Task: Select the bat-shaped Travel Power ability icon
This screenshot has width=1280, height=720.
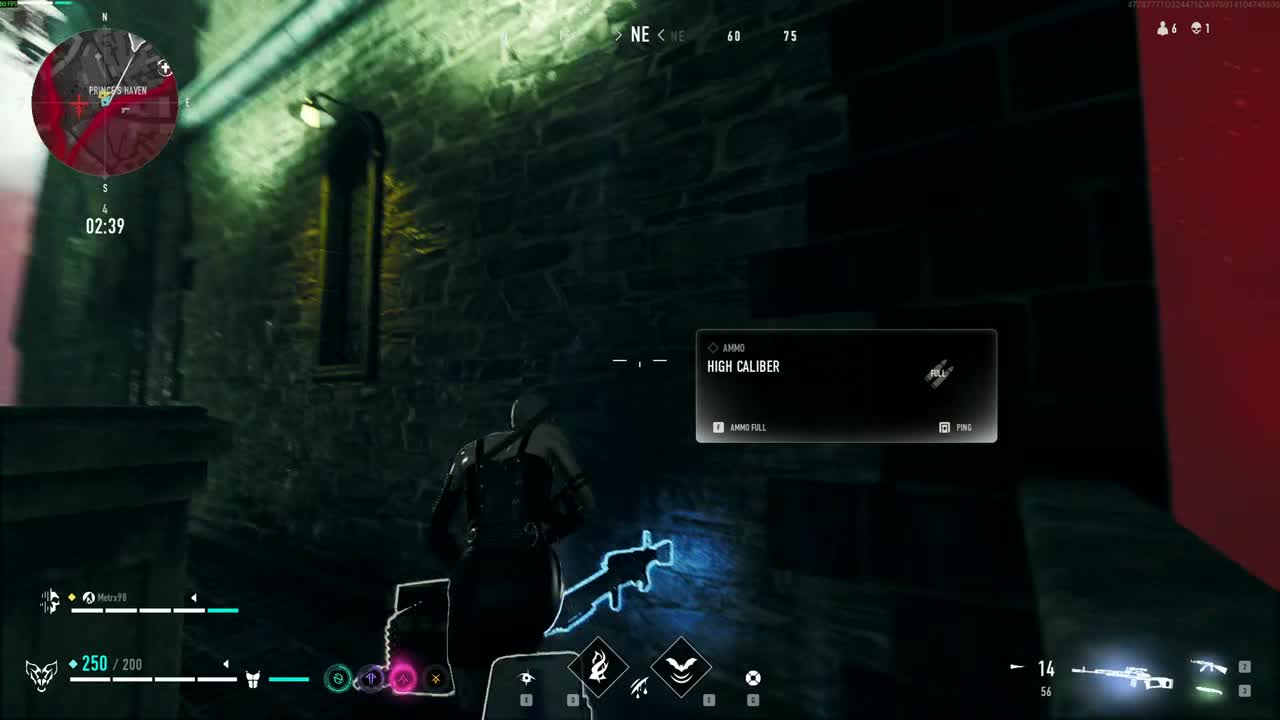Action: (x=680, y=666)
